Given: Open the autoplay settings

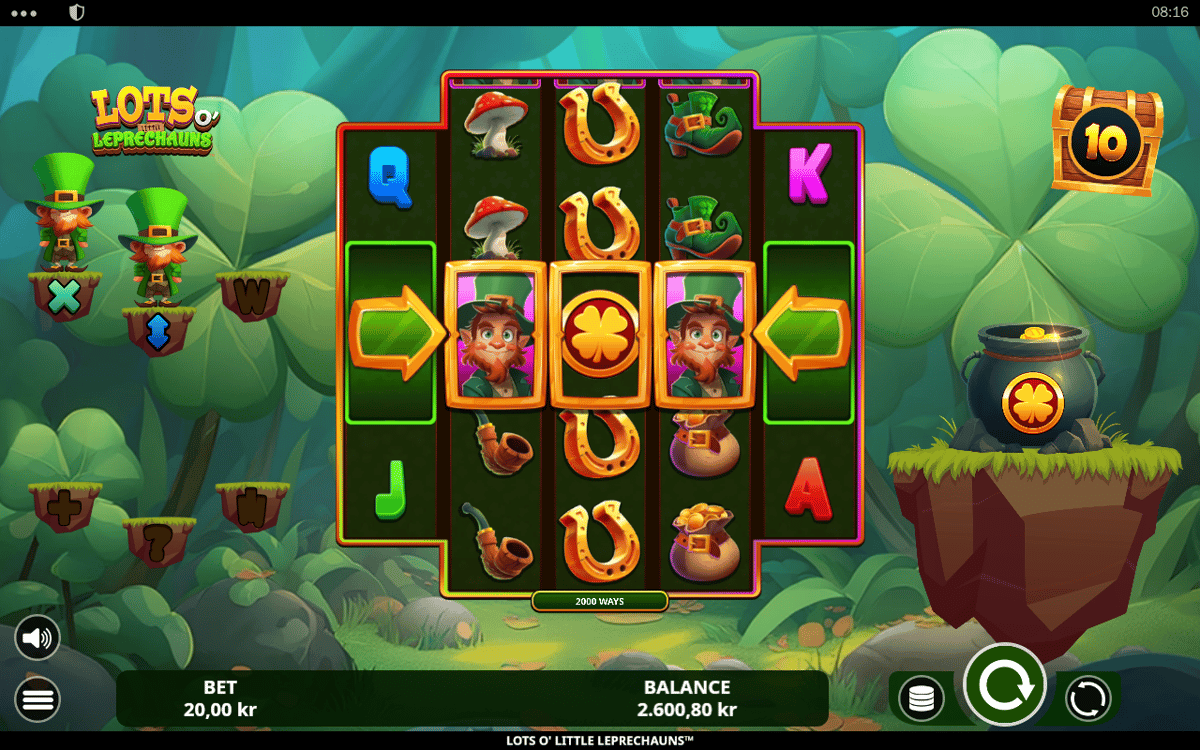Looking at the screenshot, I should (1087, 698).
